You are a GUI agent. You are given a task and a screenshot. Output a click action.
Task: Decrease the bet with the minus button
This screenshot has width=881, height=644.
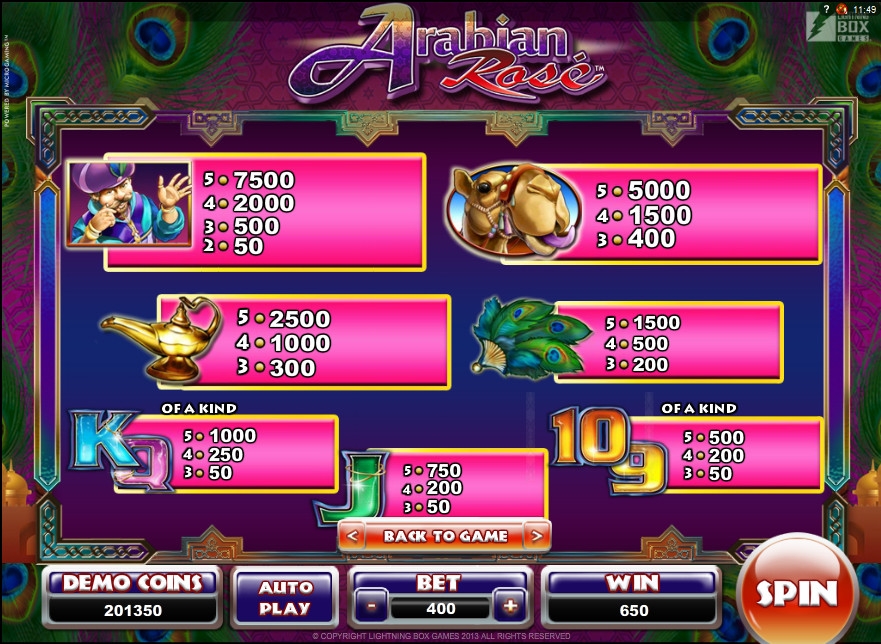coord(371,606)
